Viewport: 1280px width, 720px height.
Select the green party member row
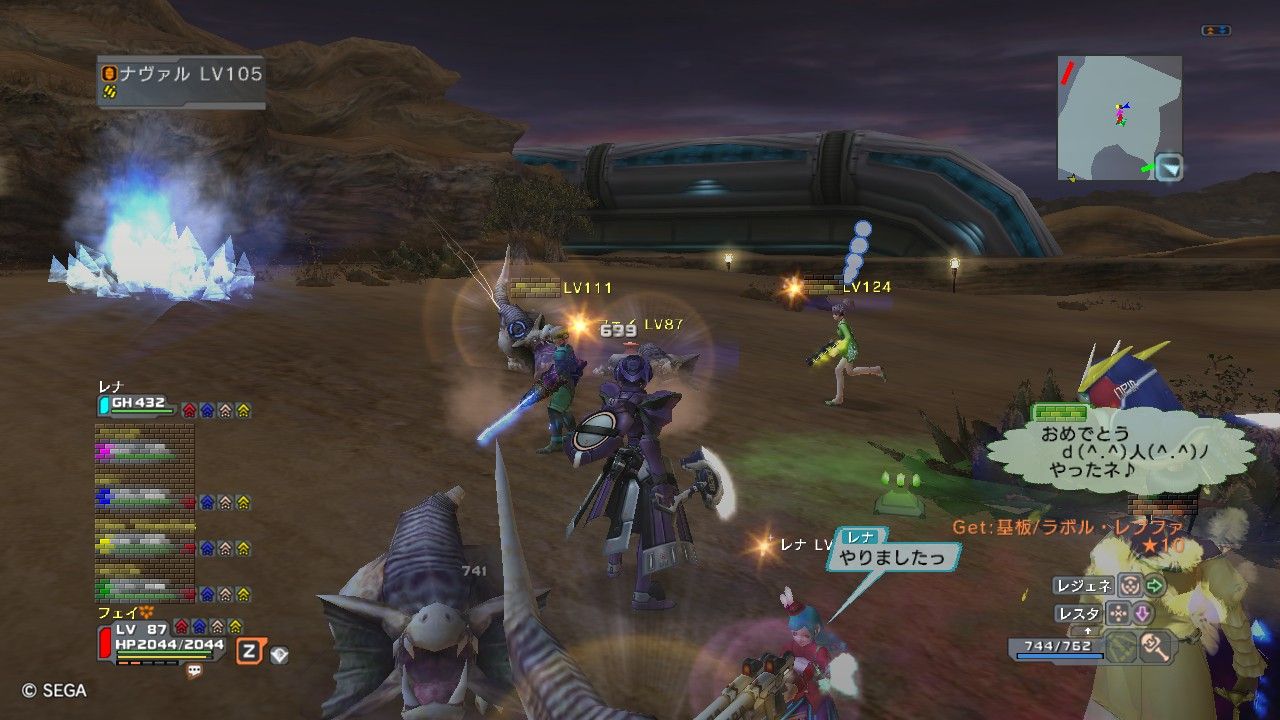pyautogui.click(x=145, y=589)
